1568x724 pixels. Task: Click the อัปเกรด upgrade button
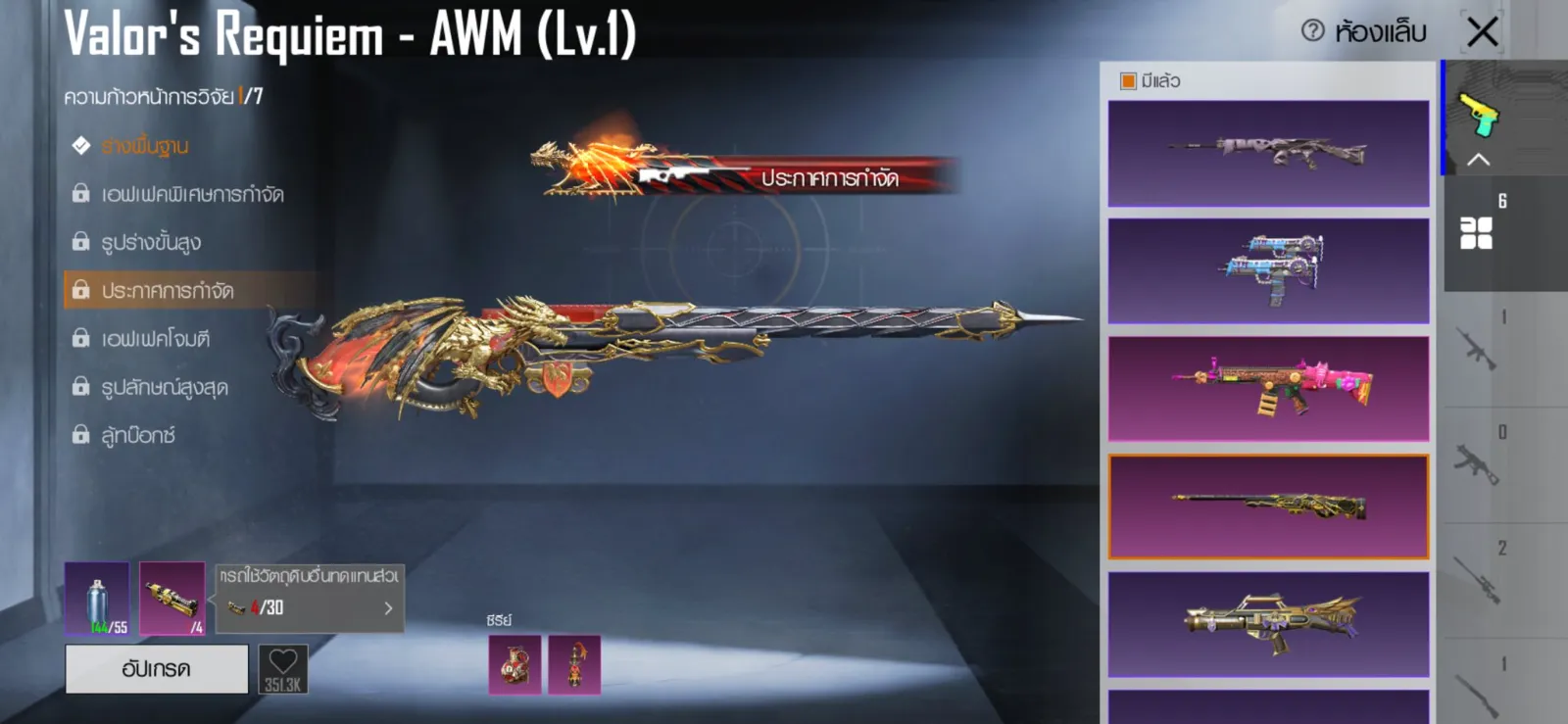pos(157,669)
